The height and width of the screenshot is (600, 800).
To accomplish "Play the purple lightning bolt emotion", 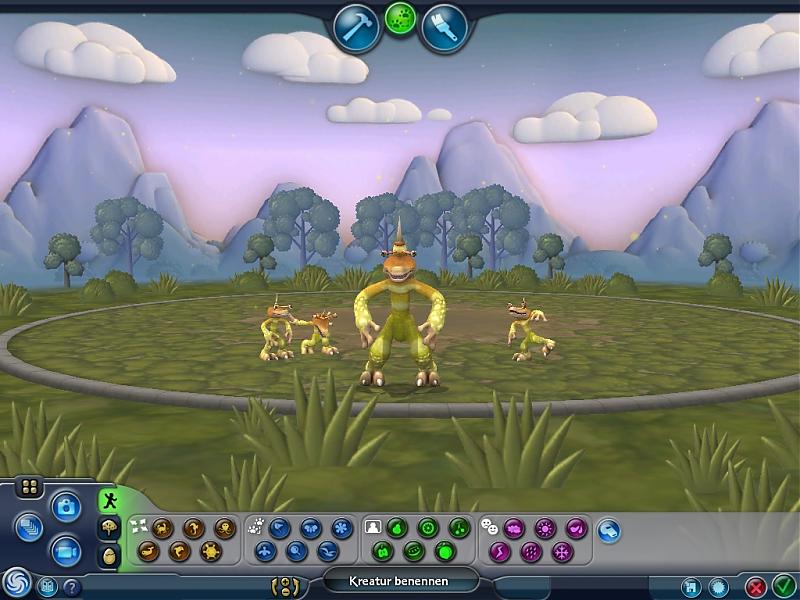I will point(500,550).
